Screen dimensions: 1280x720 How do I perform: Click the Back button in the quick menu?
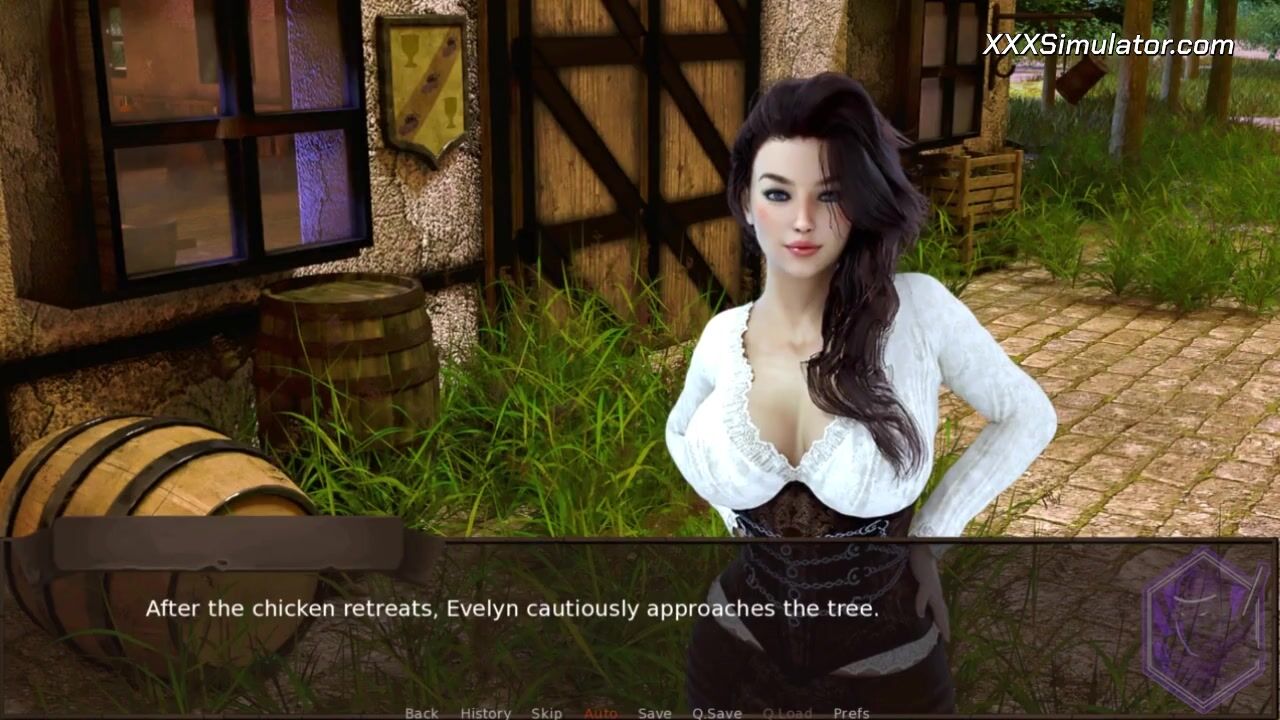pos(421,713)
